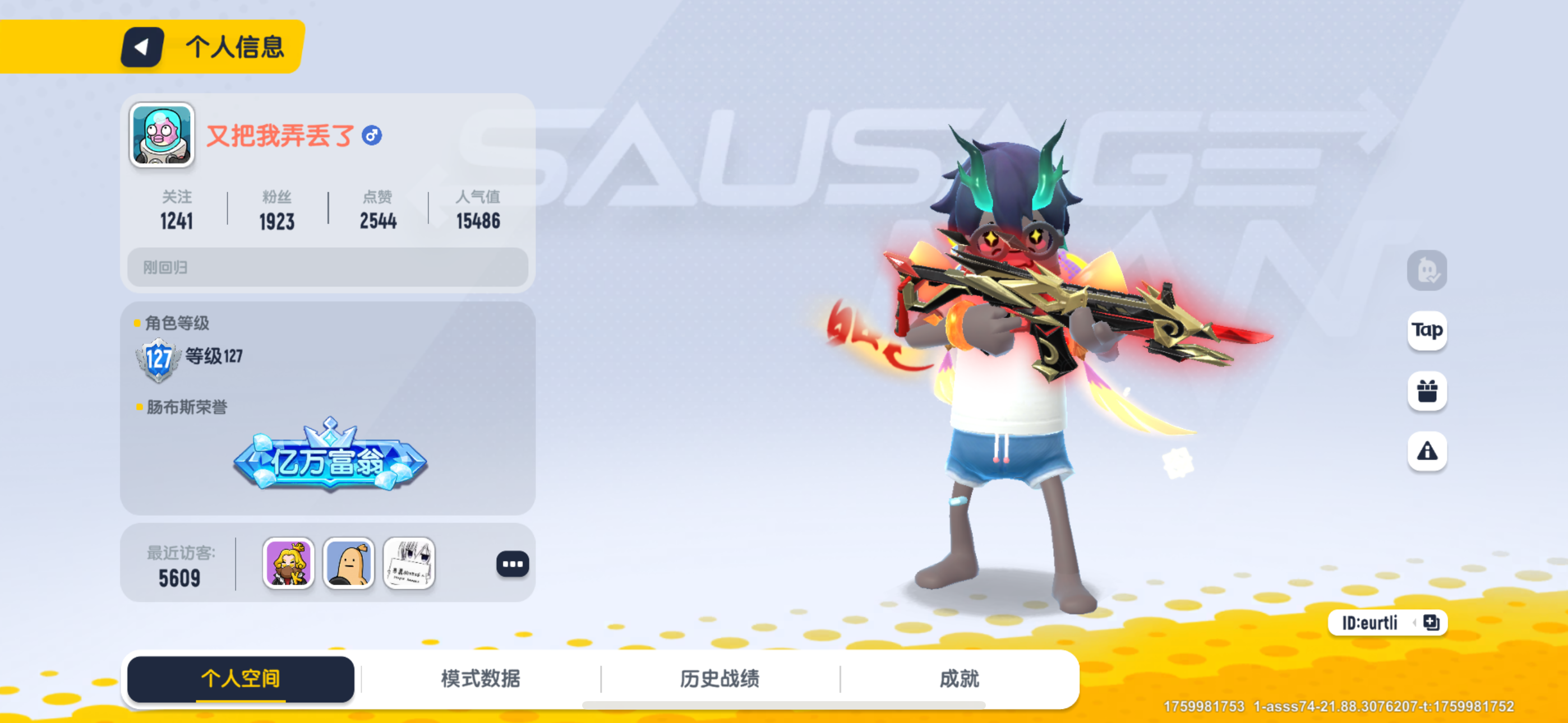Screen dimensions: 1568x723
Task: Click the level 127 badge icon
Action: (159, 356)
